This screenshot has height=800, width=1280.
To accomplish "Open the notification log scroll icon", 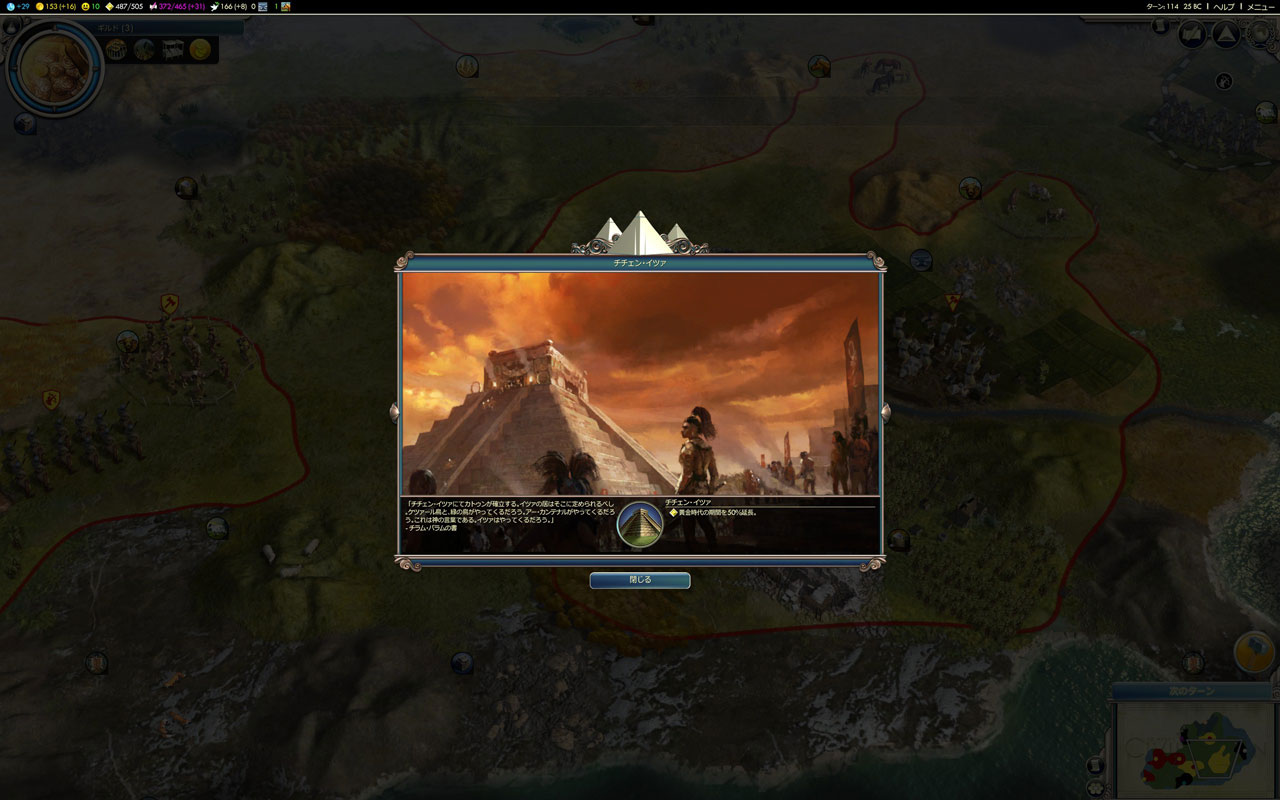I will tap(1161, 26).
